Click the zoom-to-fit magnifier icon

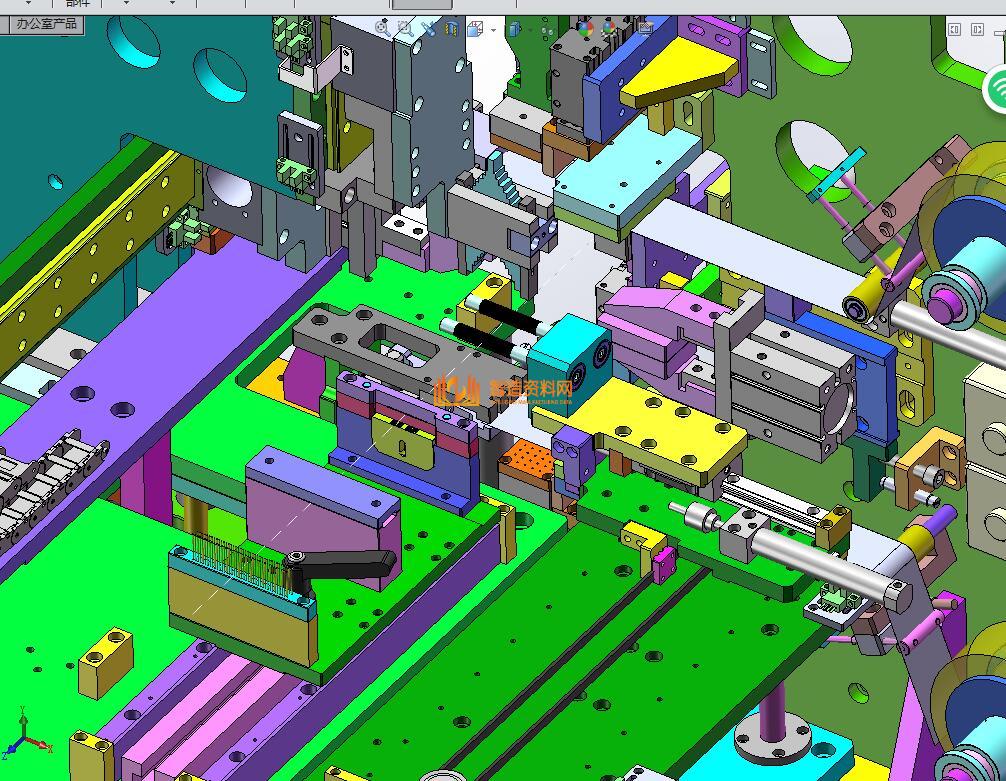tap(382, 29)
